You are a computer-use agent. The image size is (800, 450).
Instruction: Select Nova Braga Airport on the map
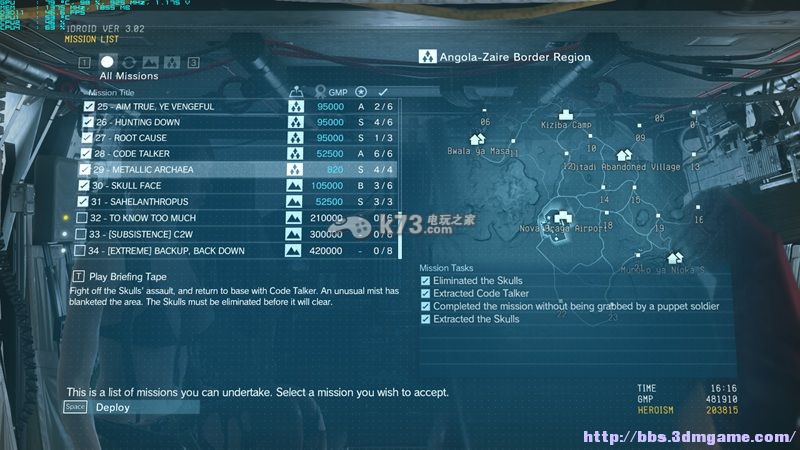[562, 217]
